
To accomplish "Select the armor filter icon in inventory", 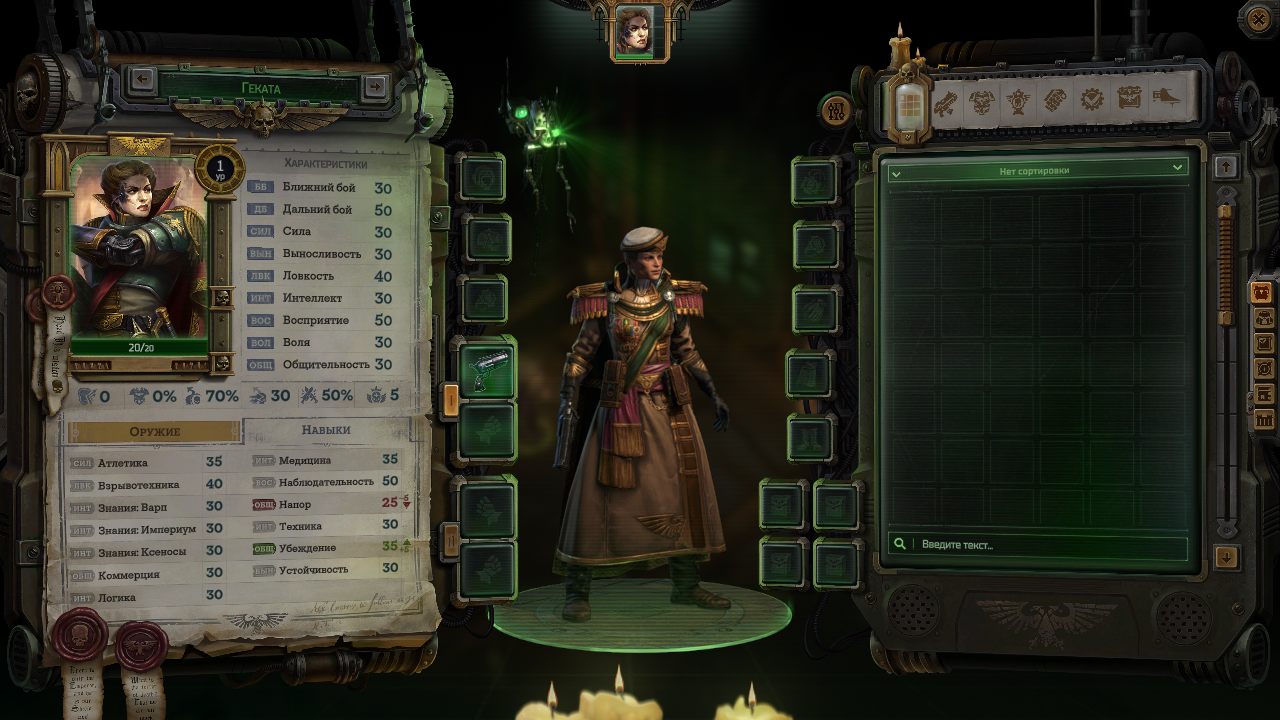I will click(x=981, y=100).
